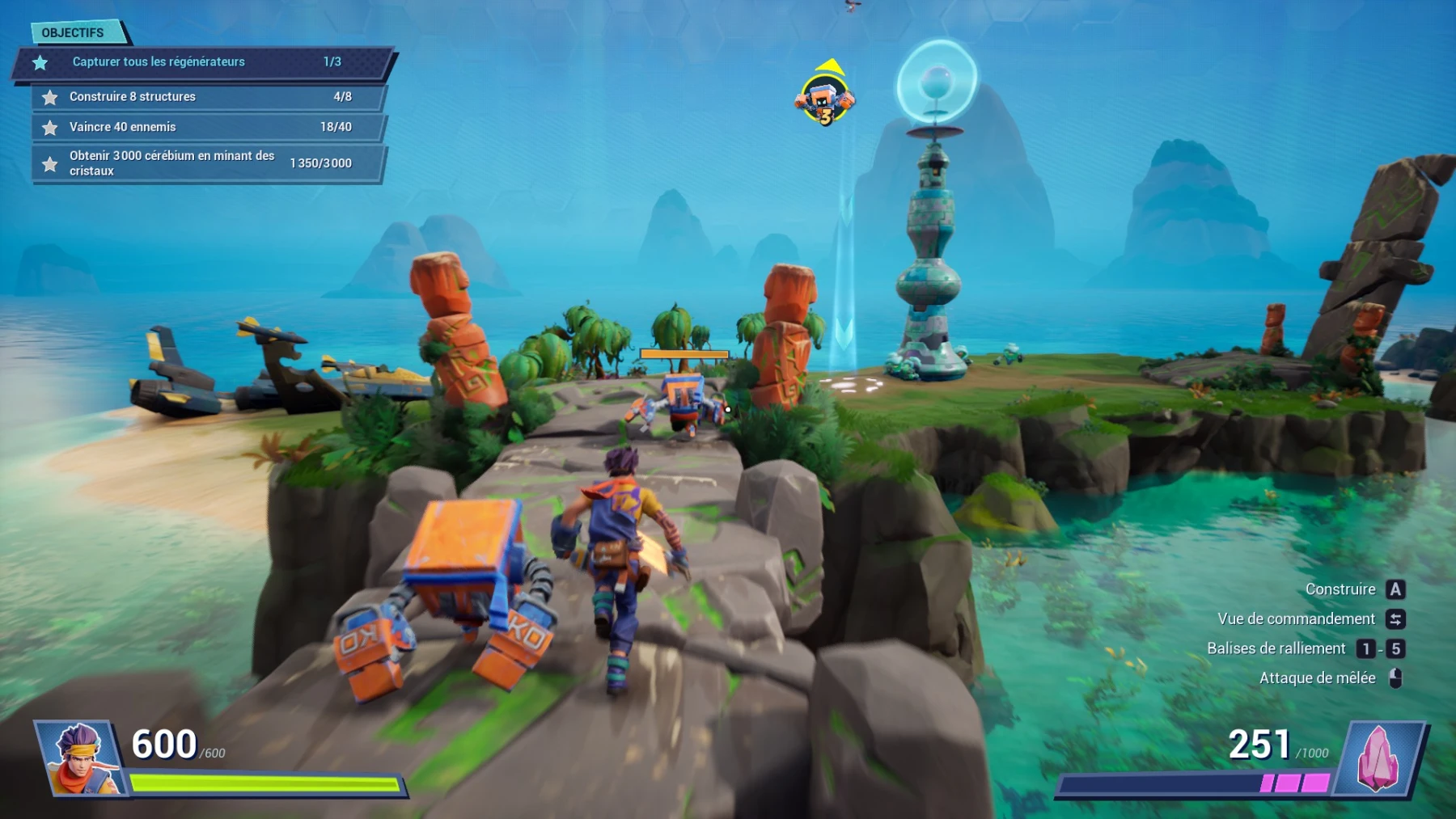Click the robot unit waypoint marker

pos(824,99)
